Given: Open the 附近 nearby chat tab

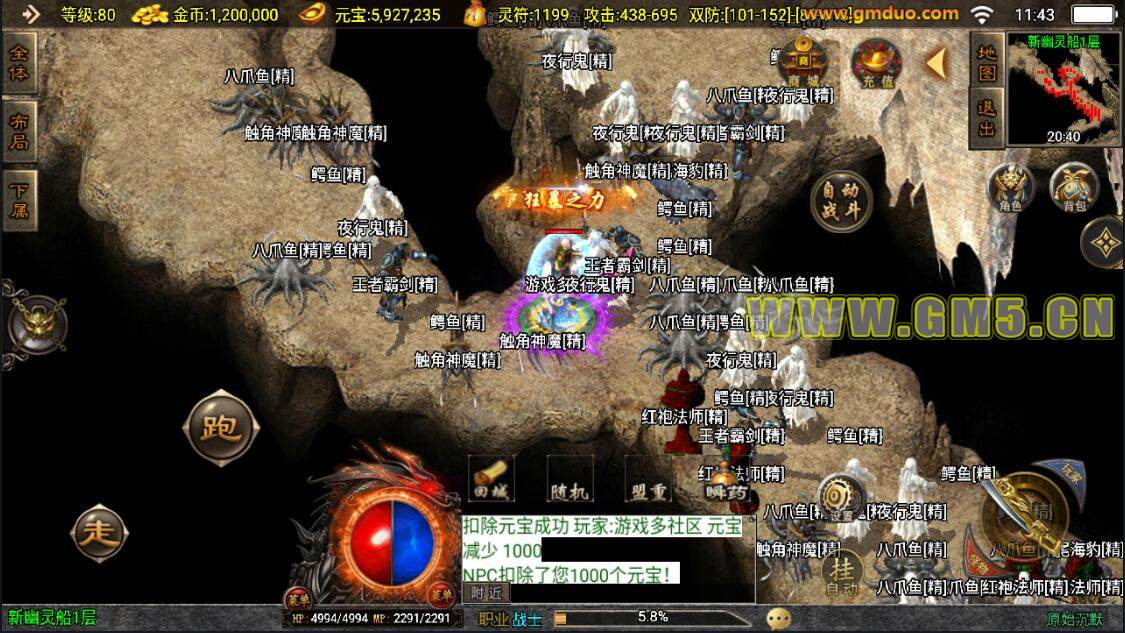Looking at the screenshot, I should pyautogui.click(x=487, y=593).
